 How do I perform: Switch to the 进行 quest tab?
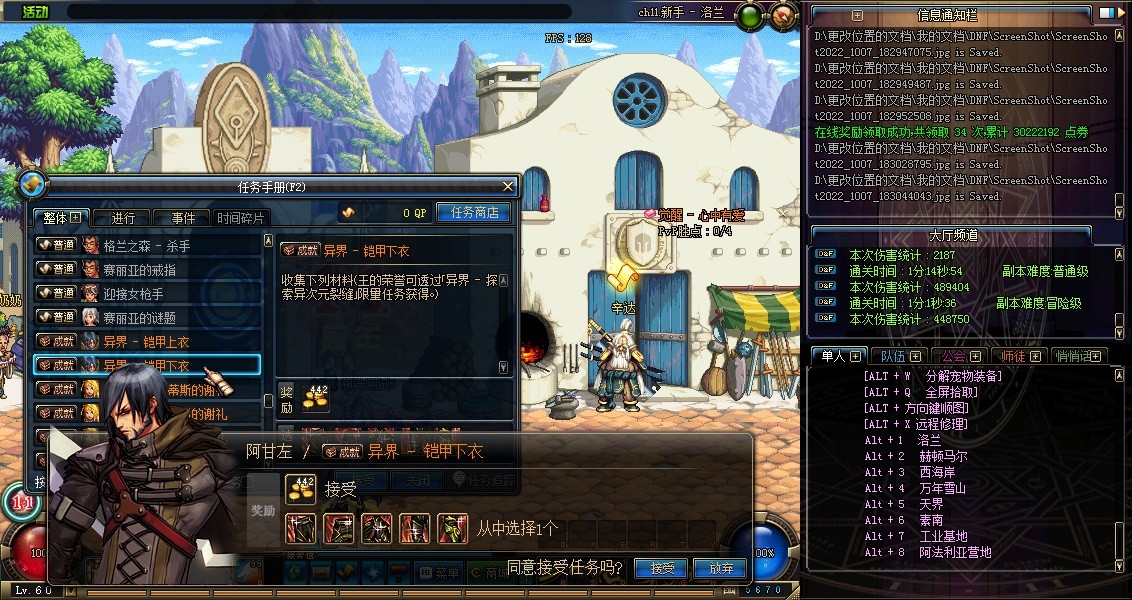(122, 218)
